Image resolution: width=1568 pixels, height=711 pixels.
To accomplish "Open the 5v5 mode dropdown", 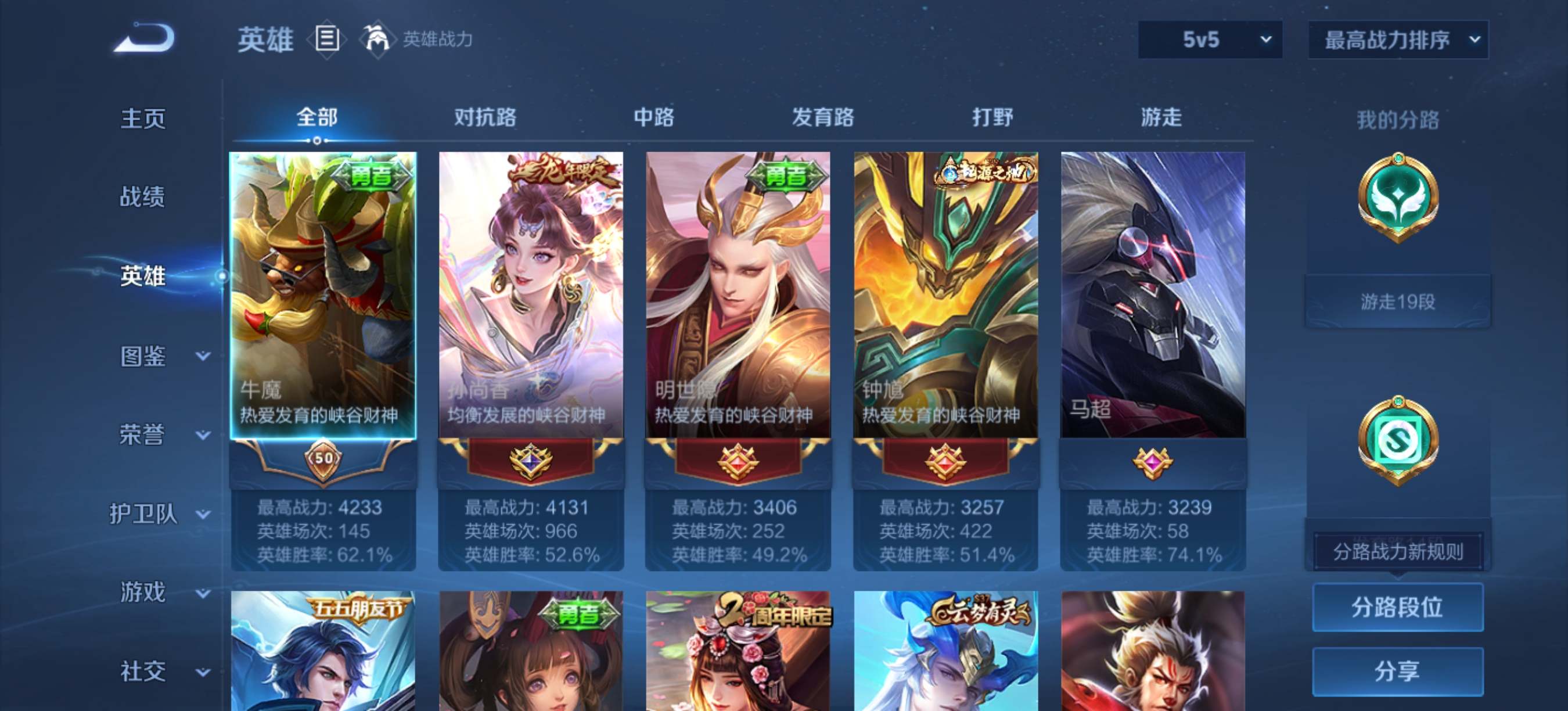I will pos(1209,39).
